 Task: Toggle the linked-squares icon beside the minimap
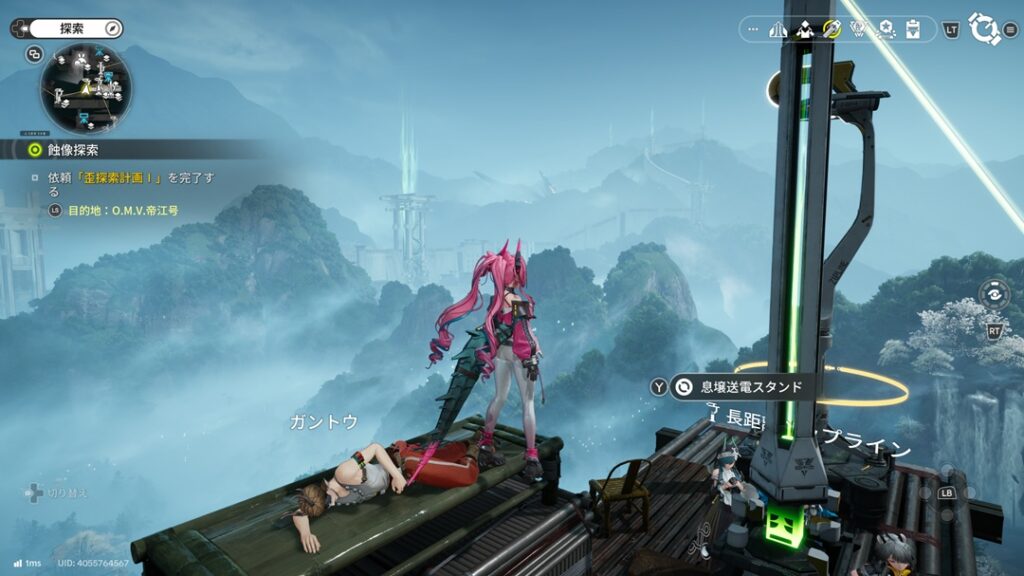click(x=34, y=54)
